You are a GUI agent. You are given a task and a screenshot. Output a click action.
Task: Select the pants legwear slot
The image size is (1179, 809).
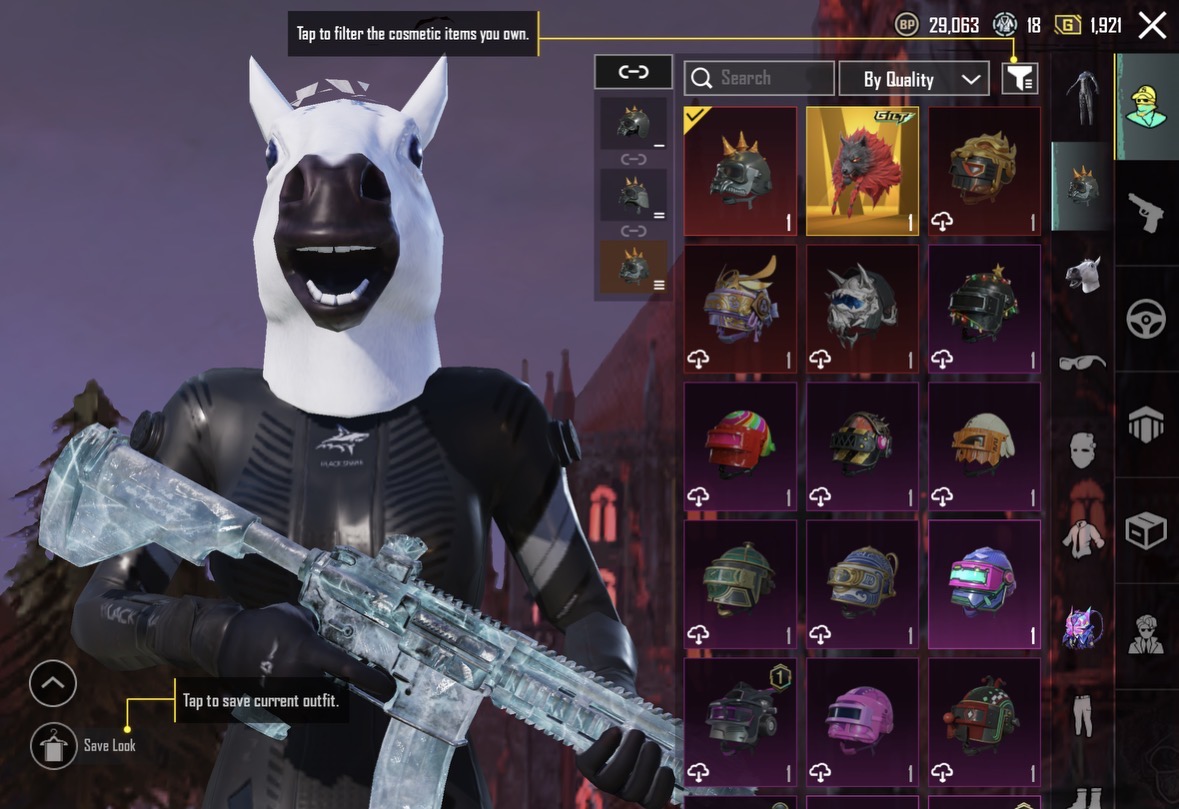1082,715
